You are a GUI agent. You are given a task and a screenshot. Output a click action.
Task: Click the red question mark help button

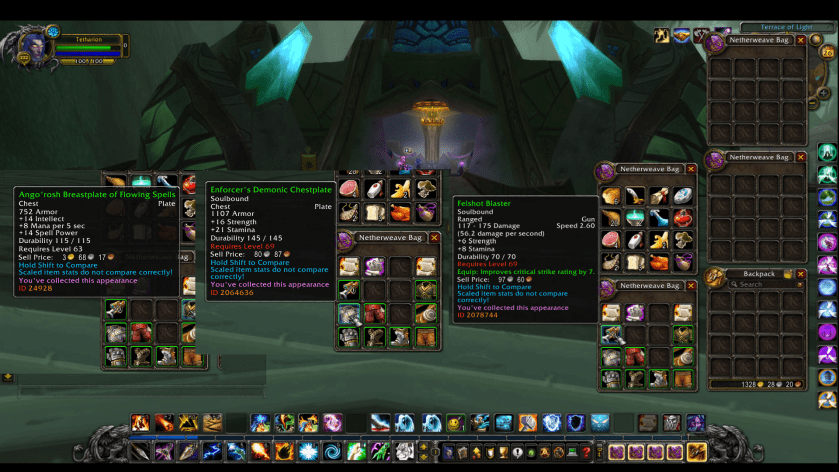pos(586,452)
